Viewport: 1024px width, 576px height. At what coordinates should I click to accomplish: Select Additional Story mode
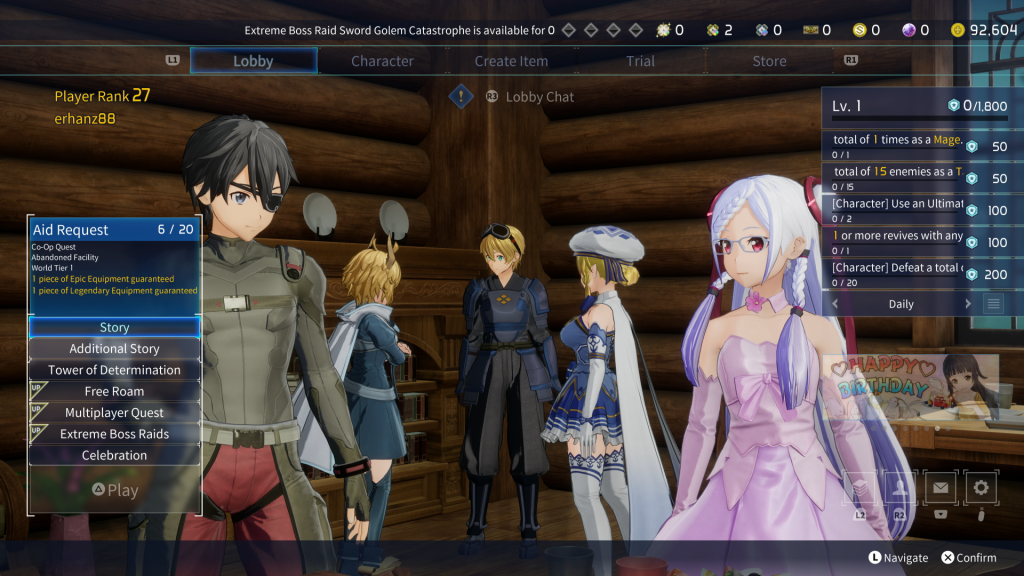pos(114,349)
